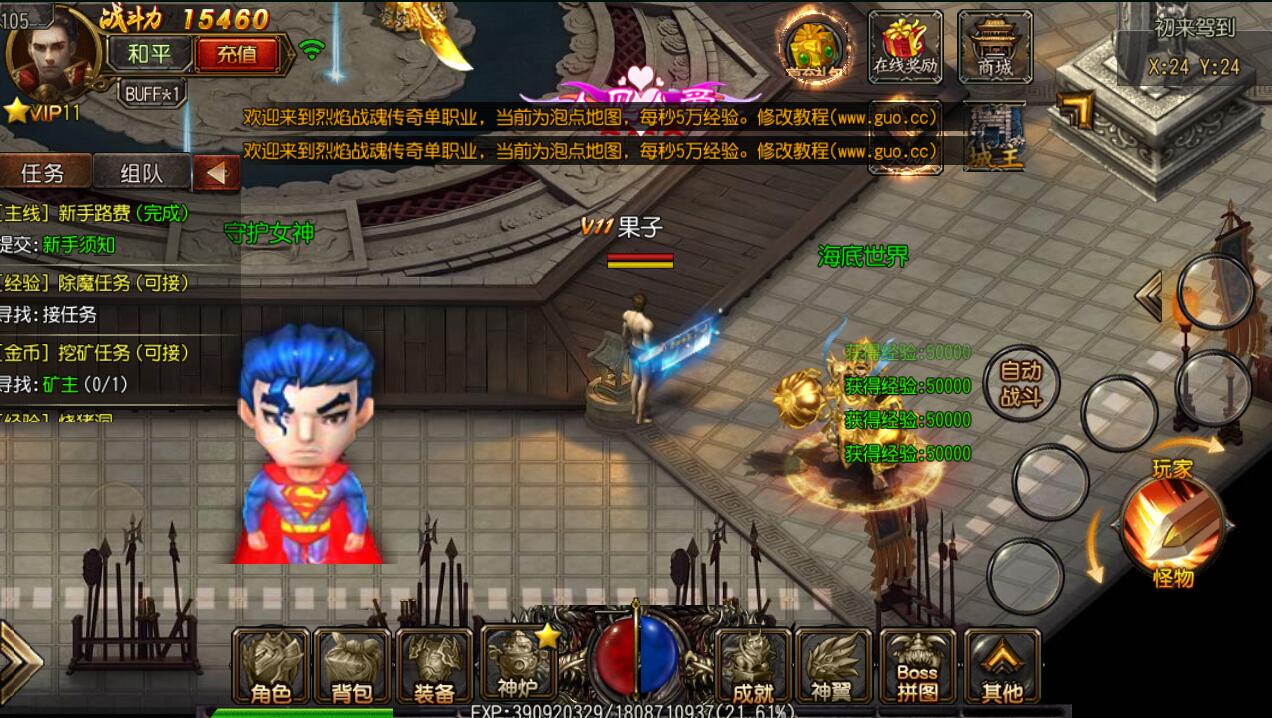Open the 神翼 wings menu
Image resolution: width=1272 pixels, height=718 pixels.
coord(835,665)
